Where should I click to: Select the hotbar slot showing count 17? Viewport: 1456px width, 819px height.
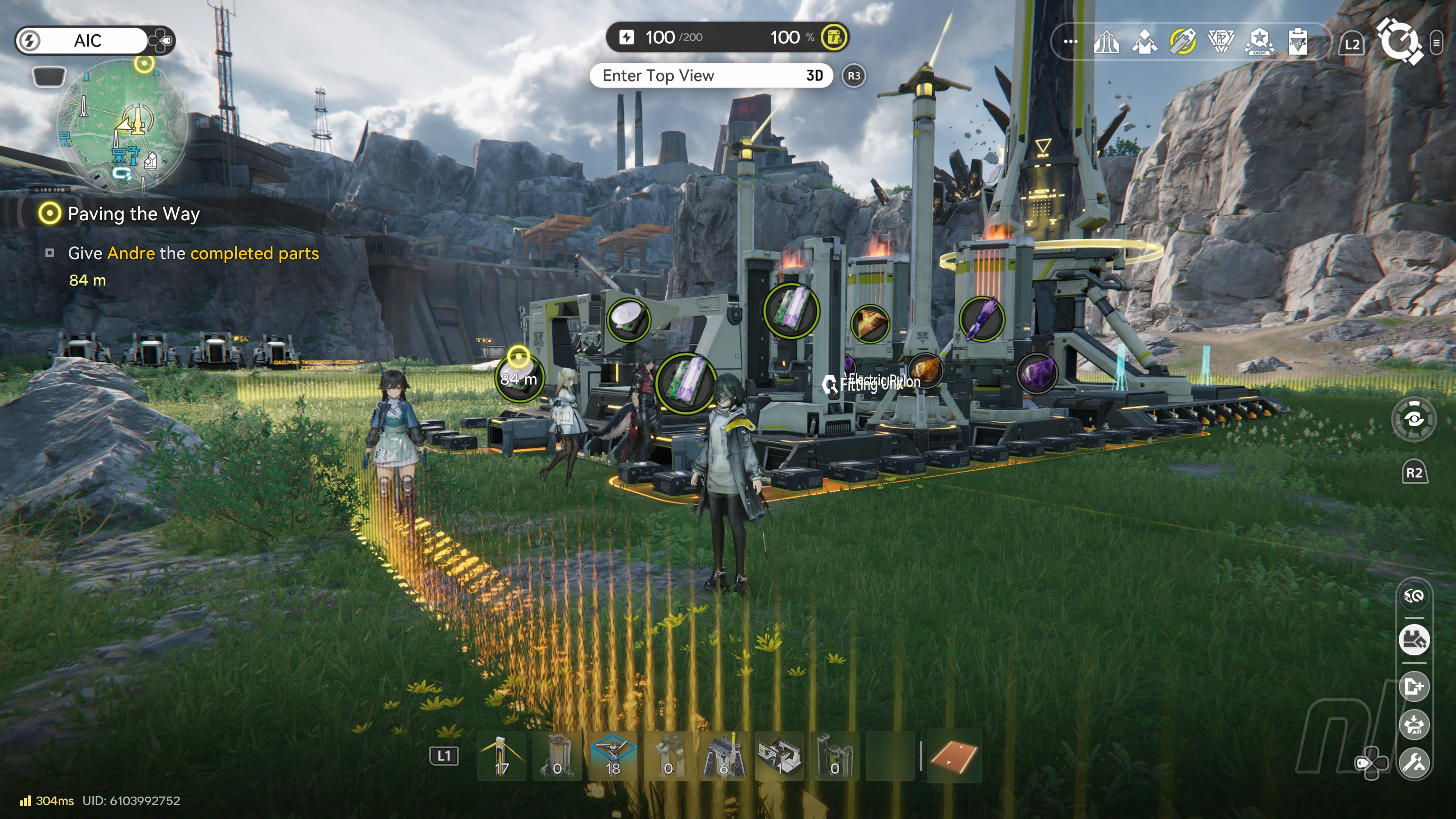[x=501, y=756]
